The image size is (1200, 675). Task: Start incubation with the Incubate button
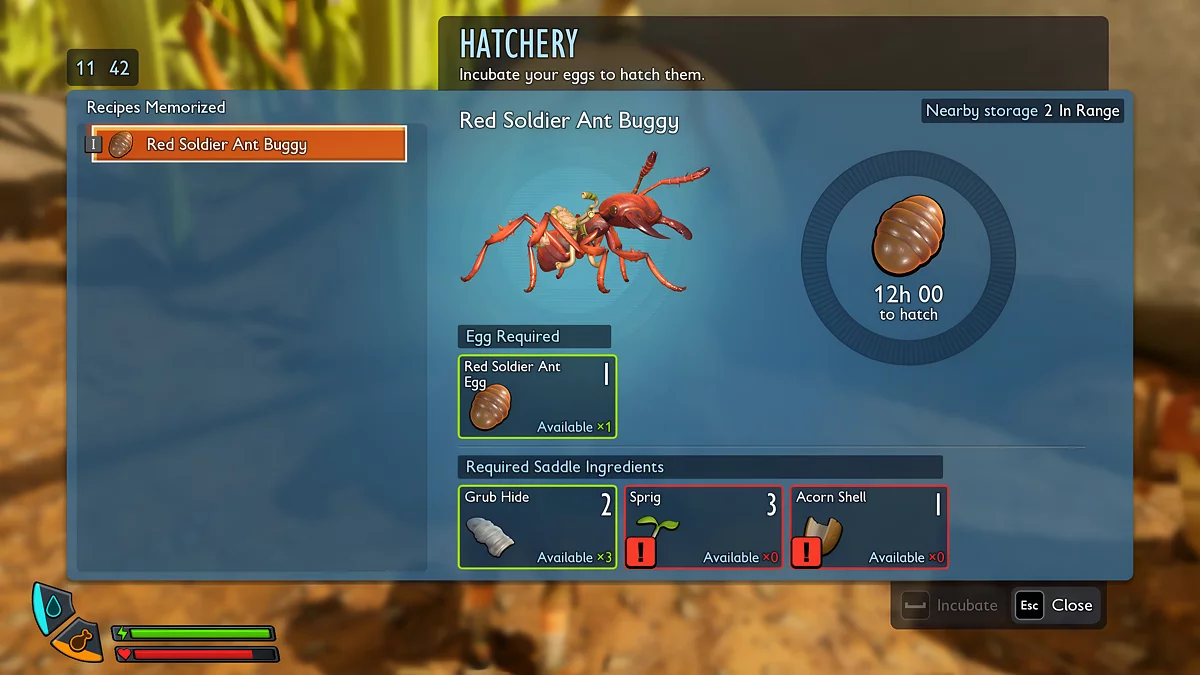pos(950,605)
